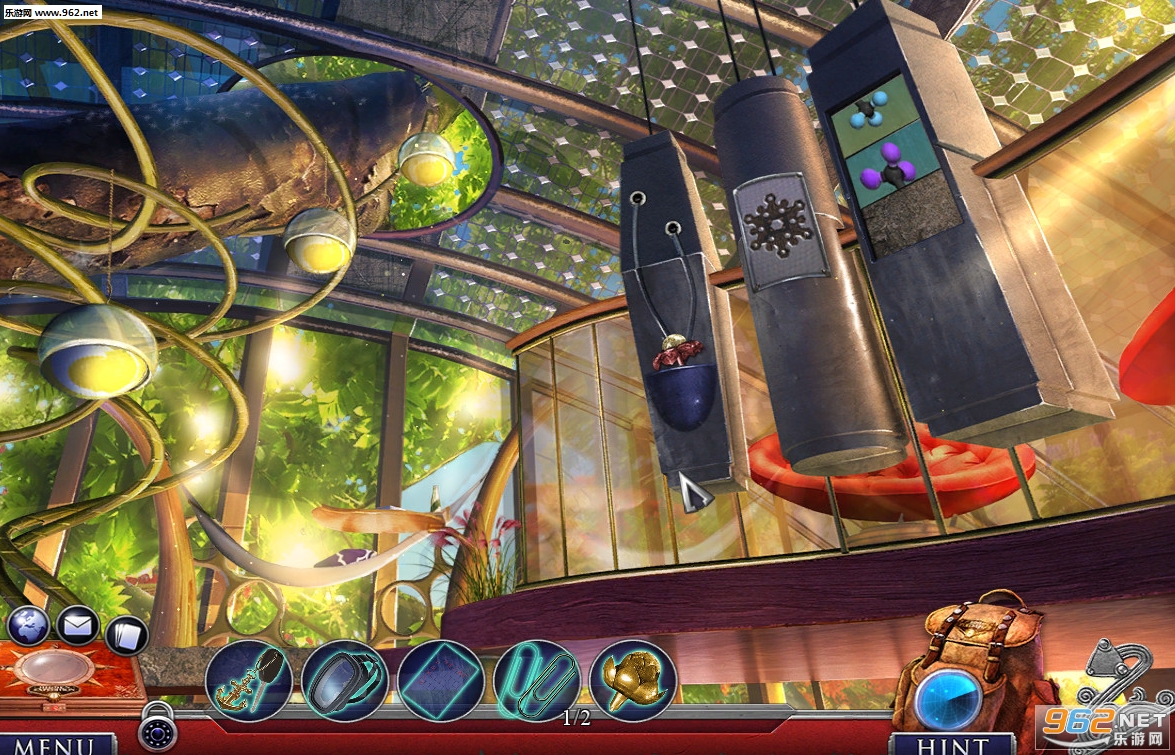Viewport: 1175px width, 755px height.
Task: Toggle the inventory padlock
Action: pyautogui.click(x=157, y=728)
